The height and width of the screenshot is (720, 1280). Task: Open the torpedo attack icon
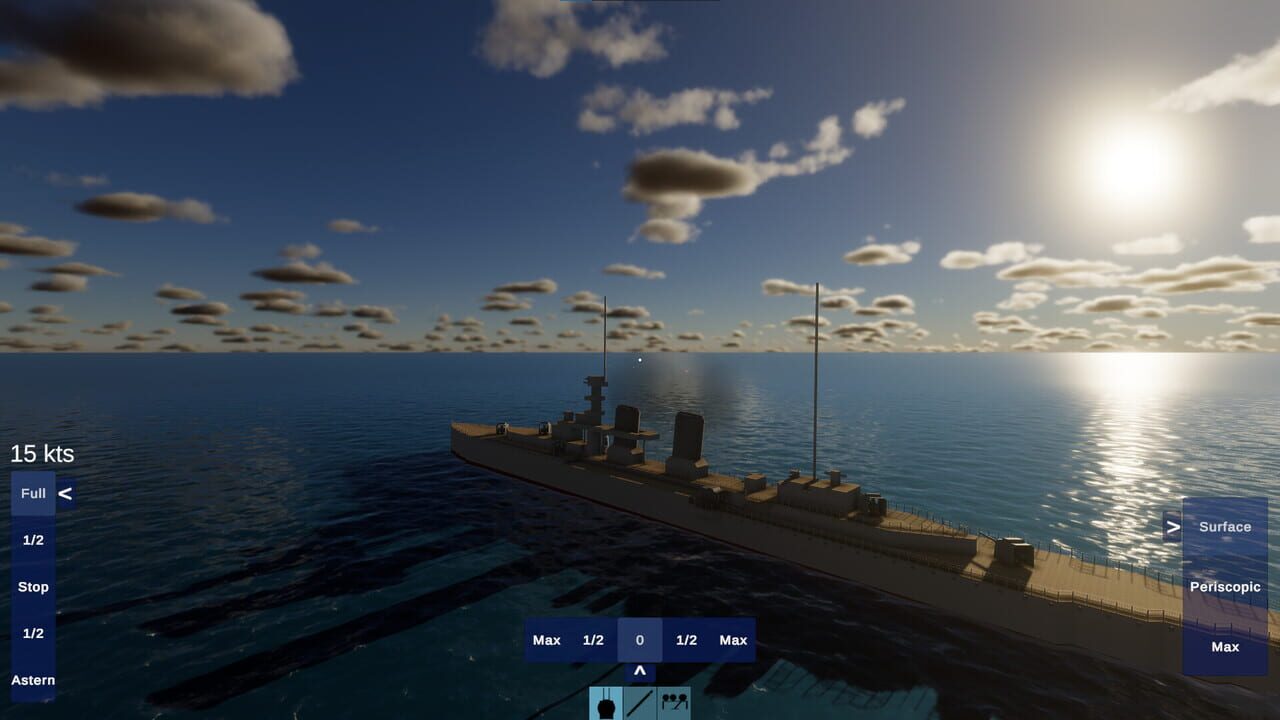[x=641, y=704]
